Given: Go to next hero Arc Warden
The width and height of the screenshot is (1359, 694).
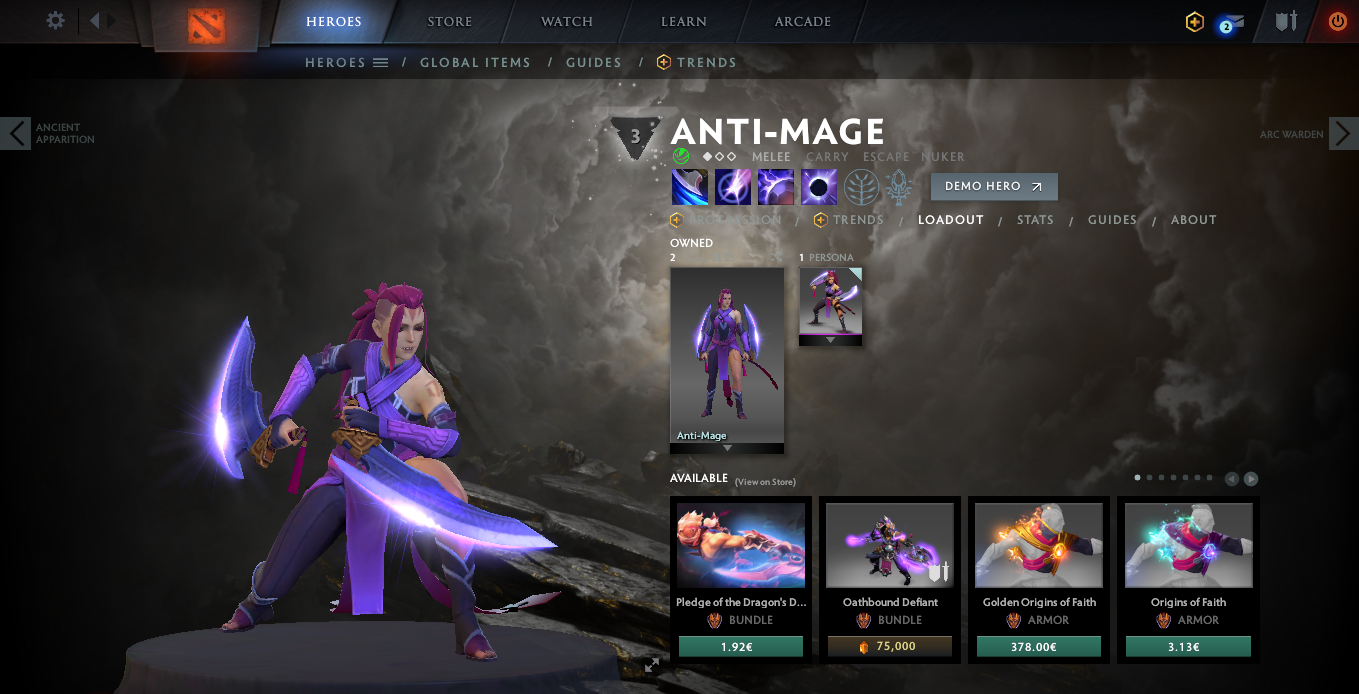Looking at the screenshot, I should pyautogui.click(x=1343, y=134).
